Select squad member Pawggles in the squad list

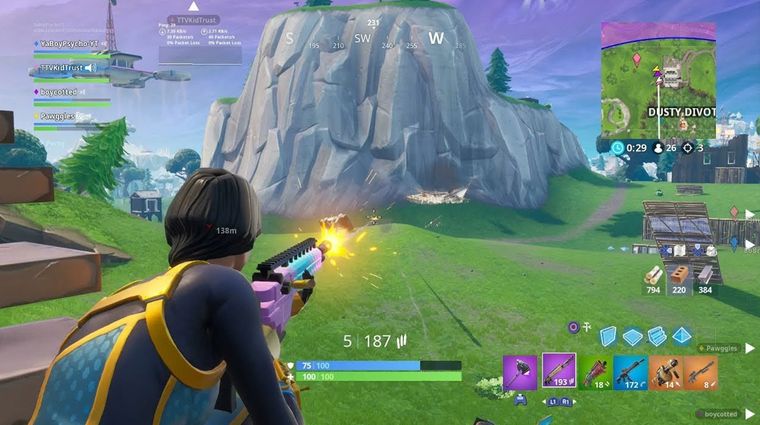pos(57,116)
